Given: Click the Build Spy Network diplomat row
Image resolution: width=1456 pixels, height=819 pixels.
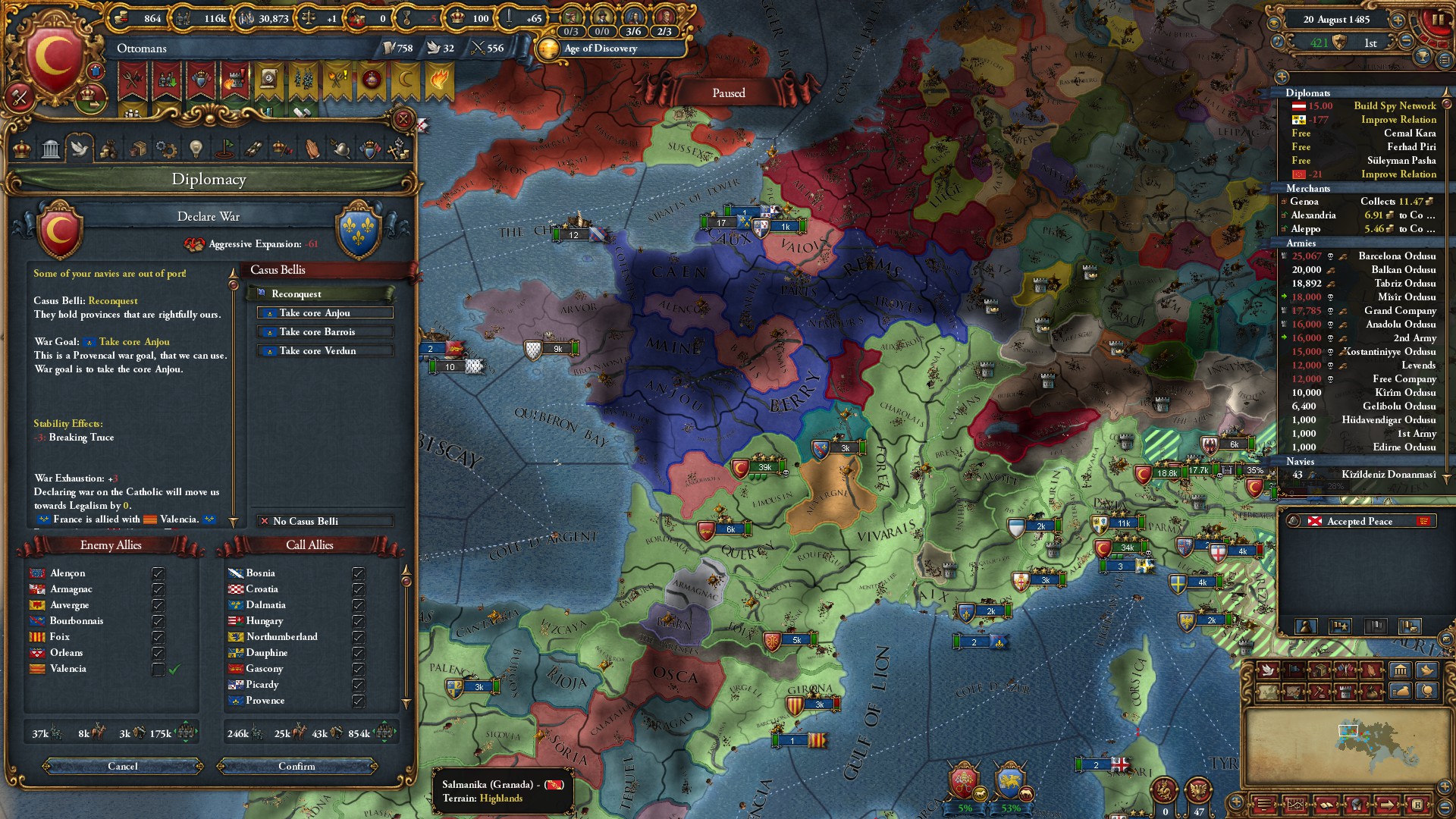Looking at the screenshot, I should (1394, 105).
